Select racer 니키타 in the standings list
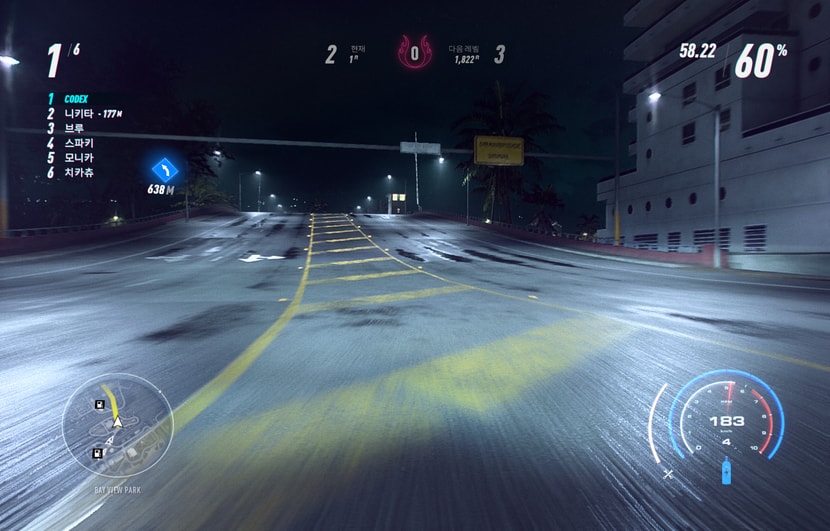This screenshot has height=531, width=830. coord(78,114)
